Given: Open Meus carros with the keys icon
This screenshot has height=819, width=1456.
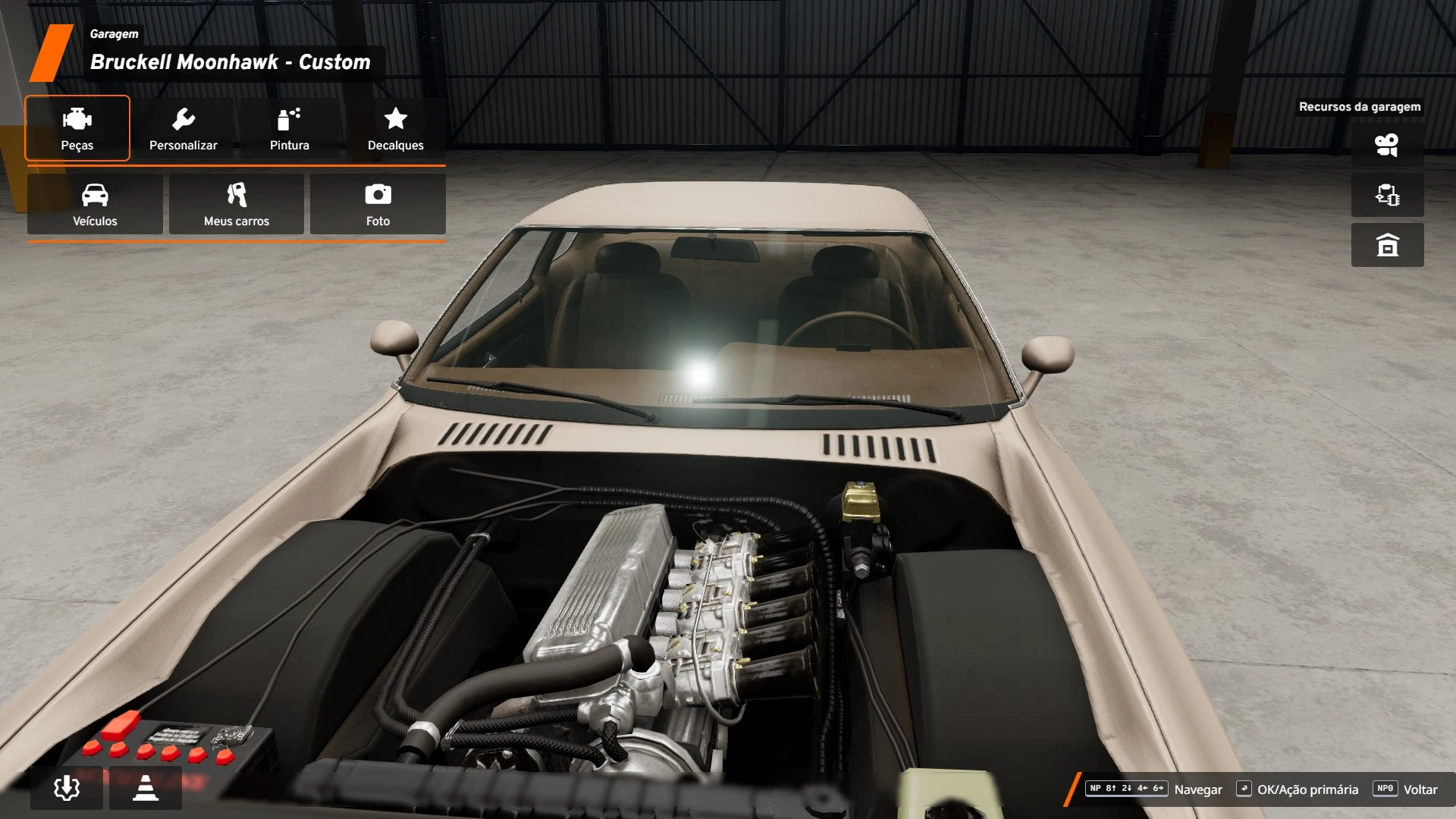Looking at the screenshot, I should (x=236, y=205).
